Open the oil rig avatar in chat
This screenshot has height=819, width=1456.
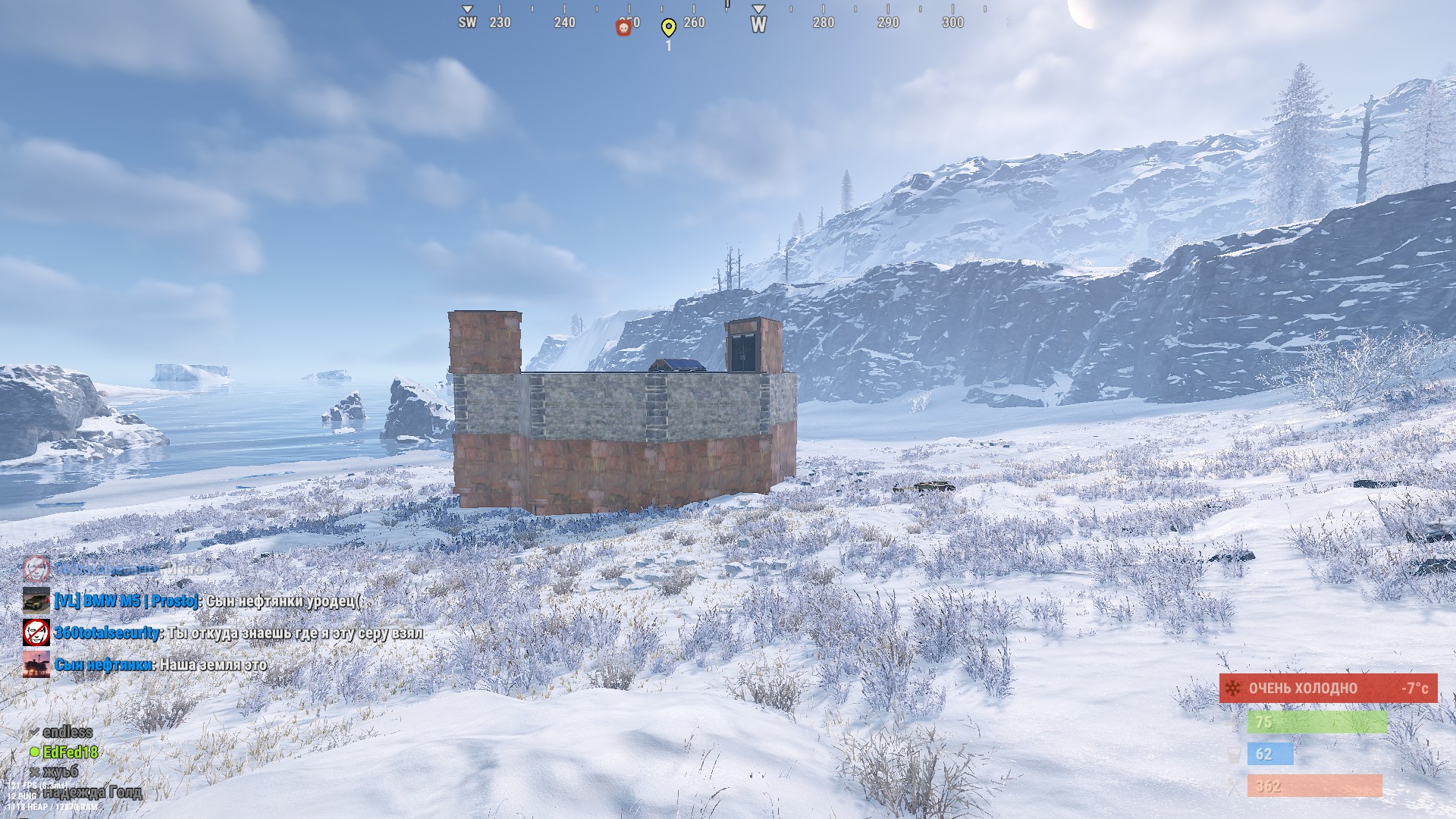pyautogui.click(x=36, y=665)
